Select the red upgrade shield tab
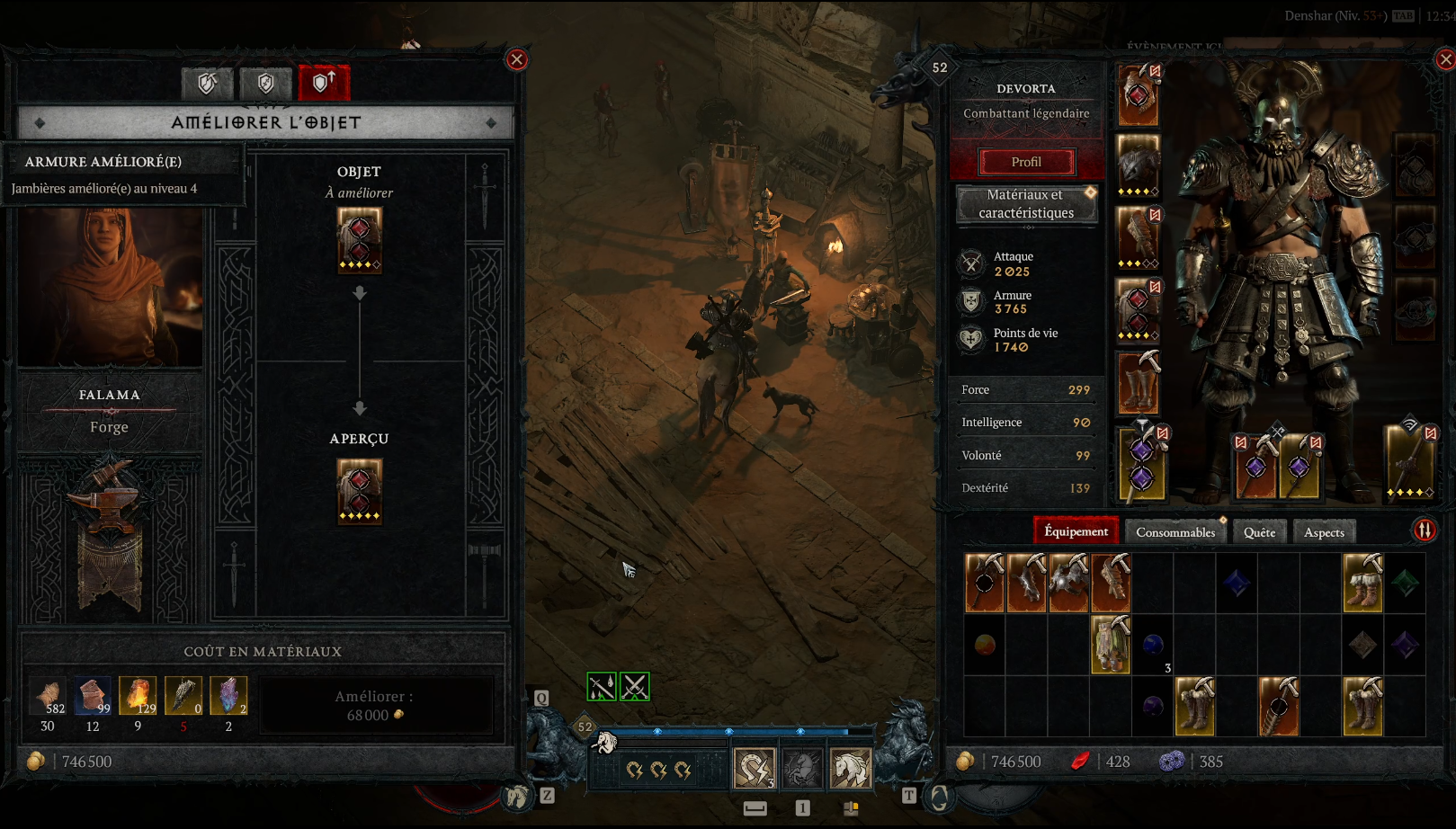The image size is (1456, 829). (x=323, y=84)
